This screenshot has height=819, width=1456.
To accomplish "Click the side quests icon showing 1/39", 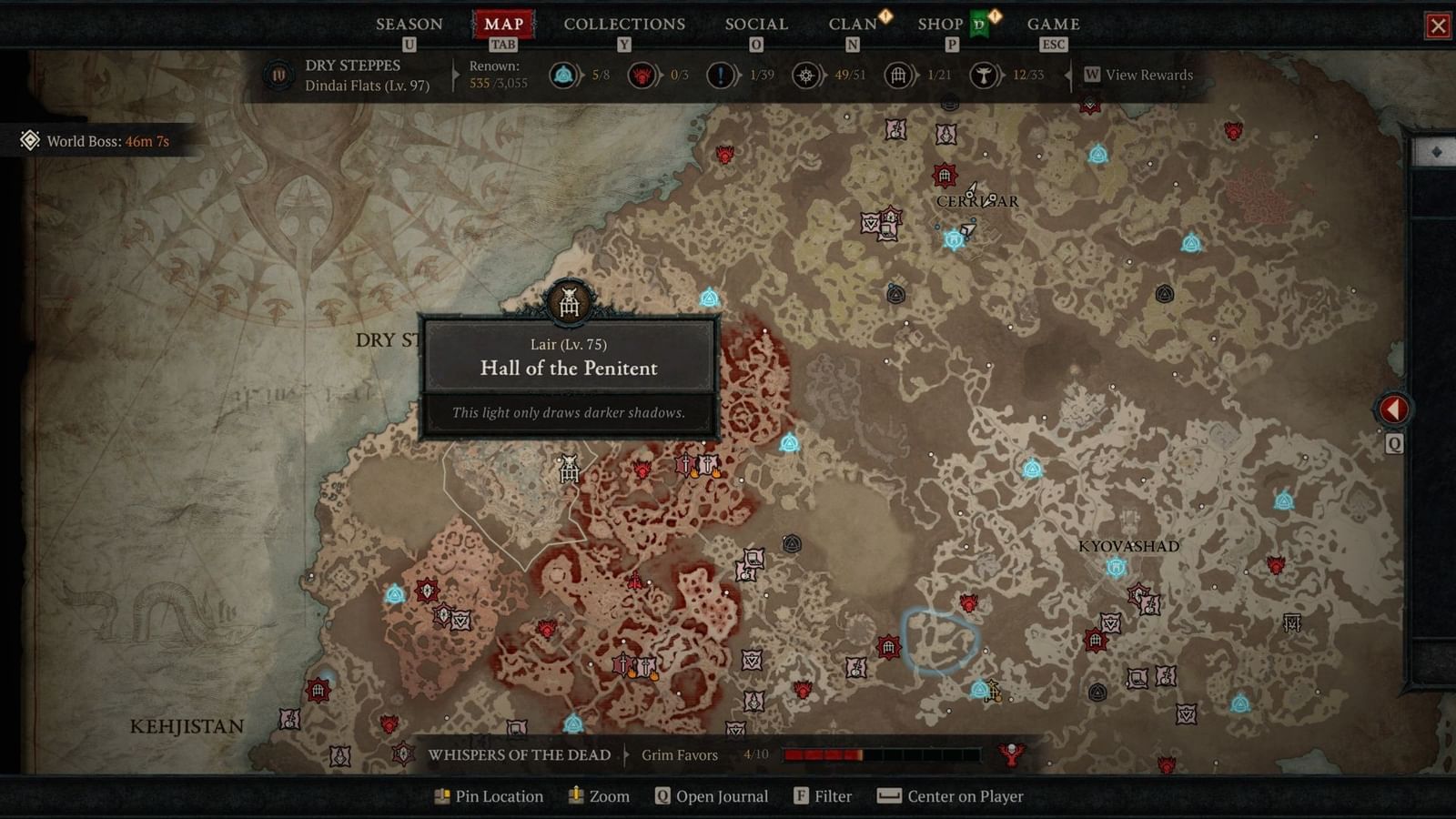I will tap(719, 76).
